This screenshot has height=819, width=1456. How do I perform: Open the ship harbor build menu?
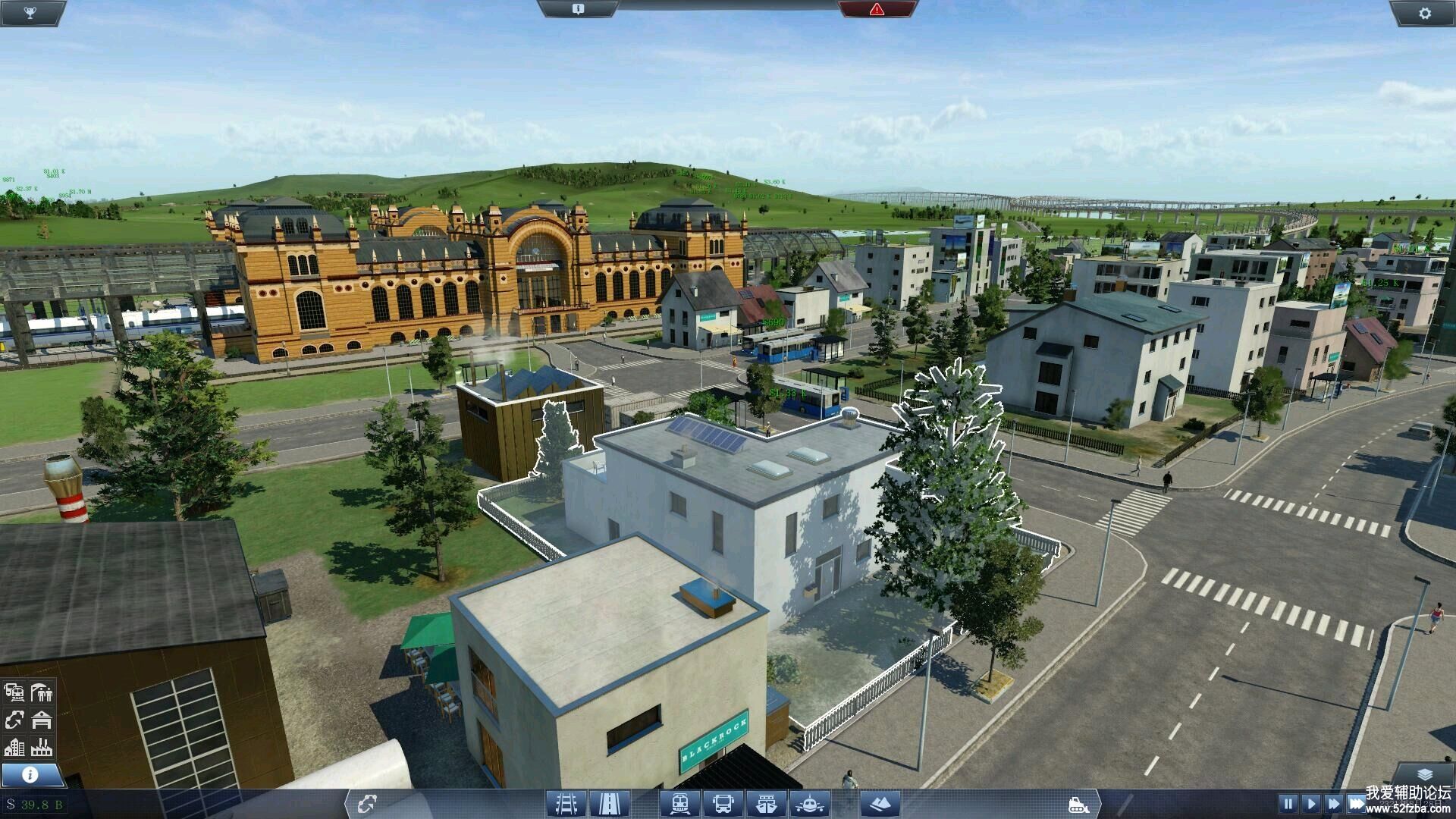tap(766, 803)
